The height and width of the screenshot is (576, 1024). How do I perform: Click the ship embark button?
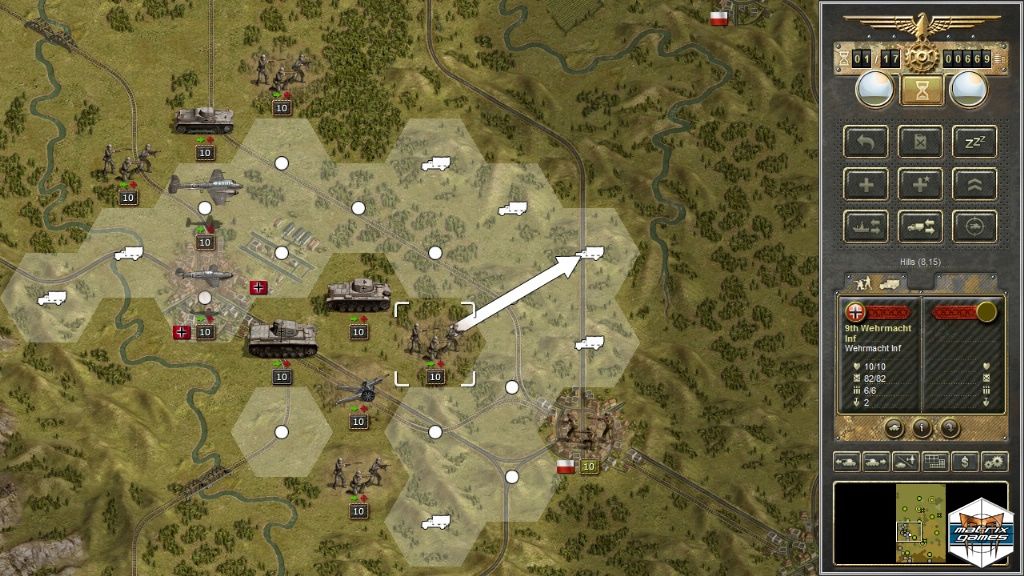(865, 226)
